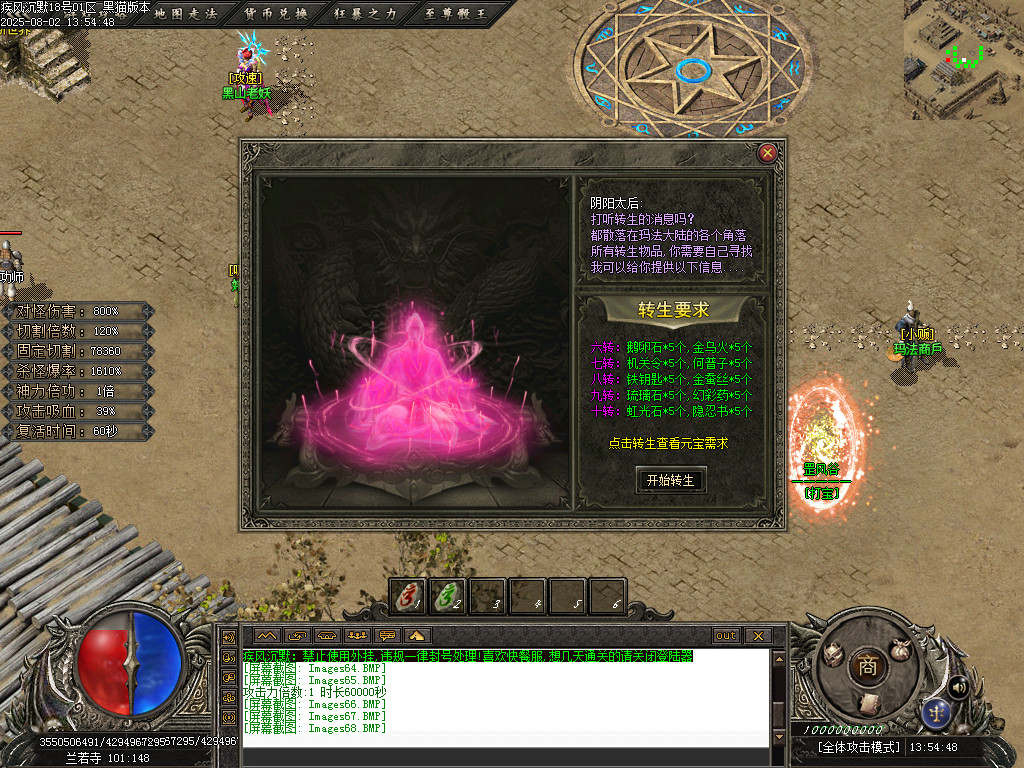Click the 全体攻击模式 attack mode label
Screen dimensions: 1024x768
point(859,747)
